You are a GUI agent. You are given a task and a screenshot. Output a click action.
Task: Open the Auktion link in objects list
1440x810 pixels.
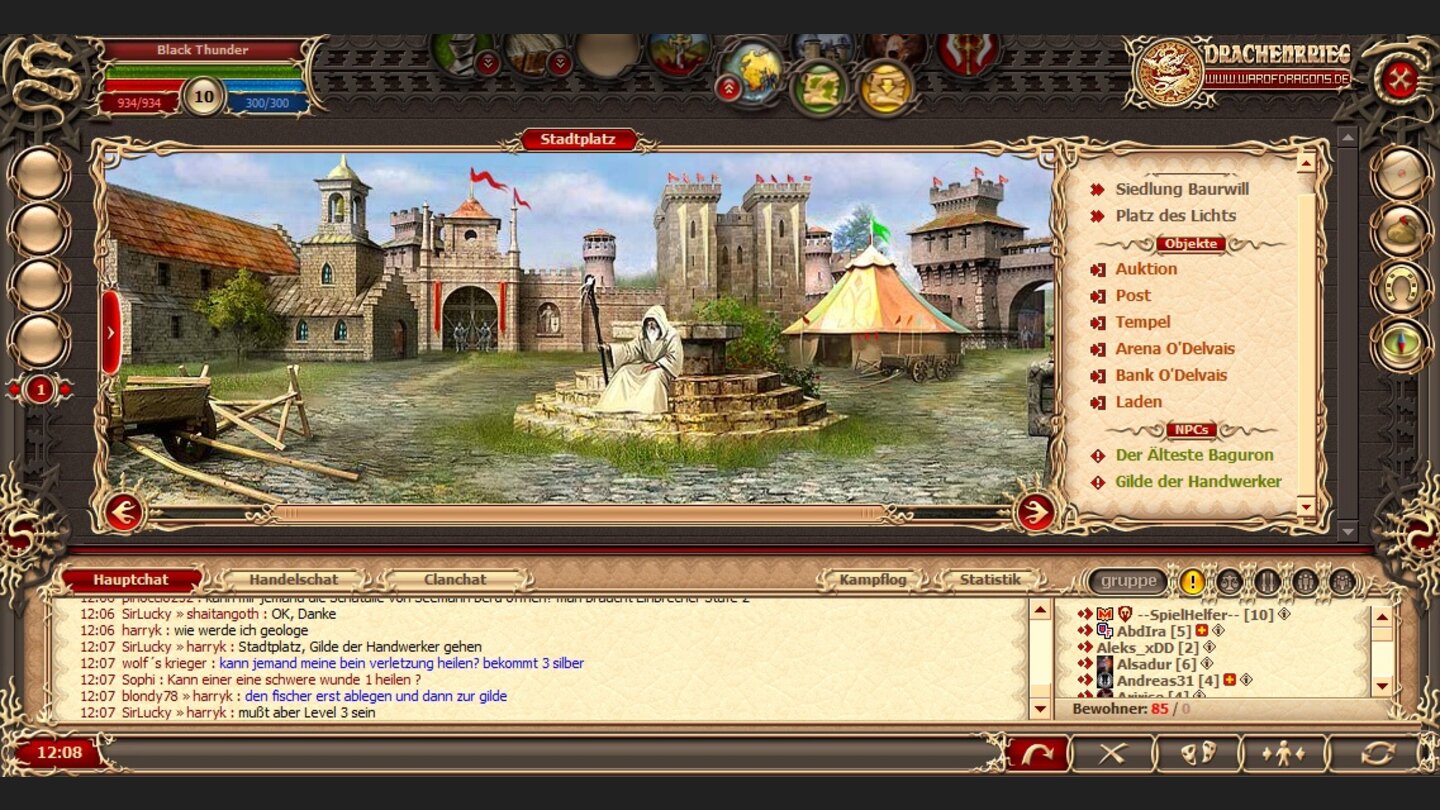pos(1146,269)
